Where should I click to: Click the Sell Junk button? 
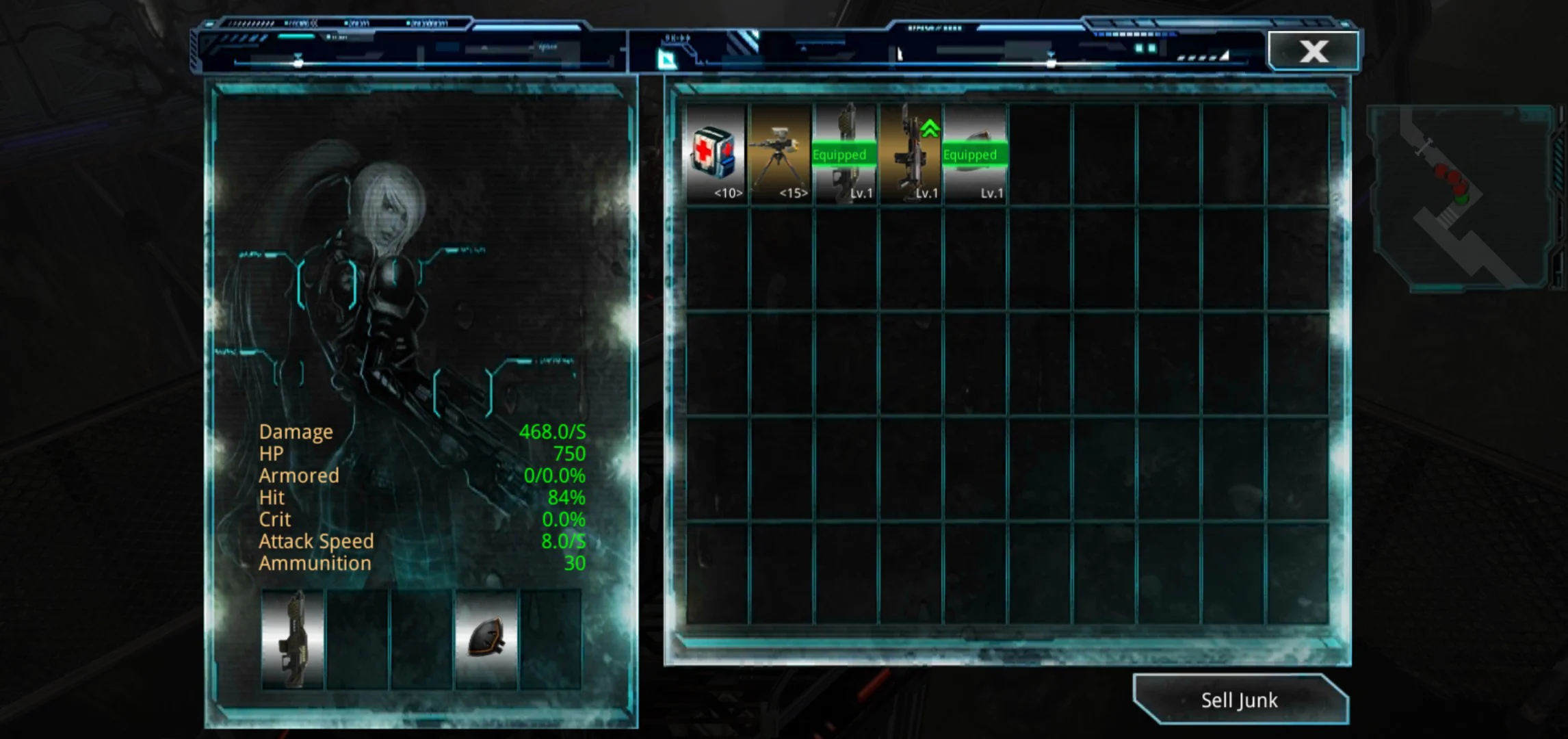click(1239, 700)
